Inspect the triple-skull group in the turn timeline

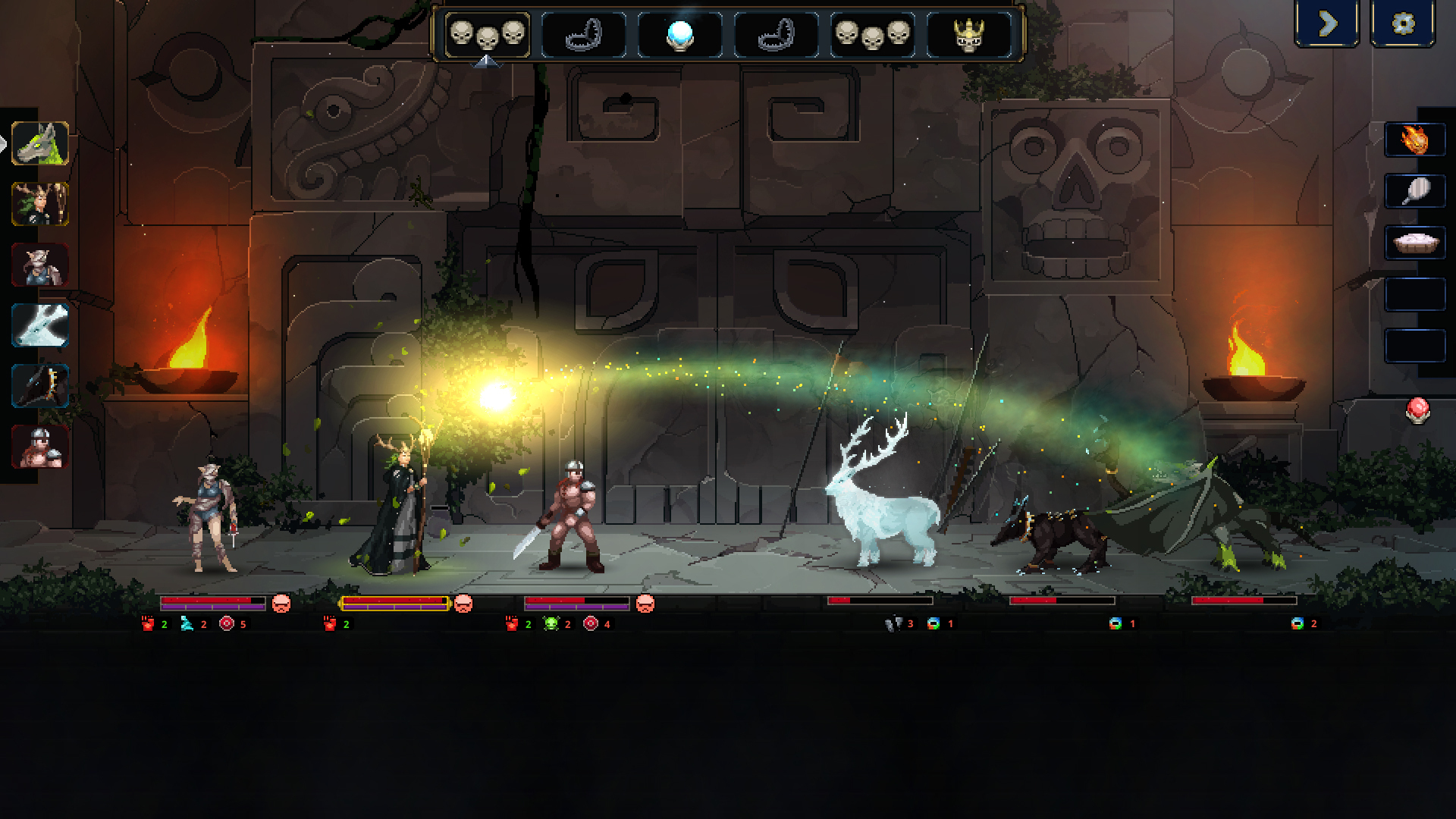[x=487, y=33]
